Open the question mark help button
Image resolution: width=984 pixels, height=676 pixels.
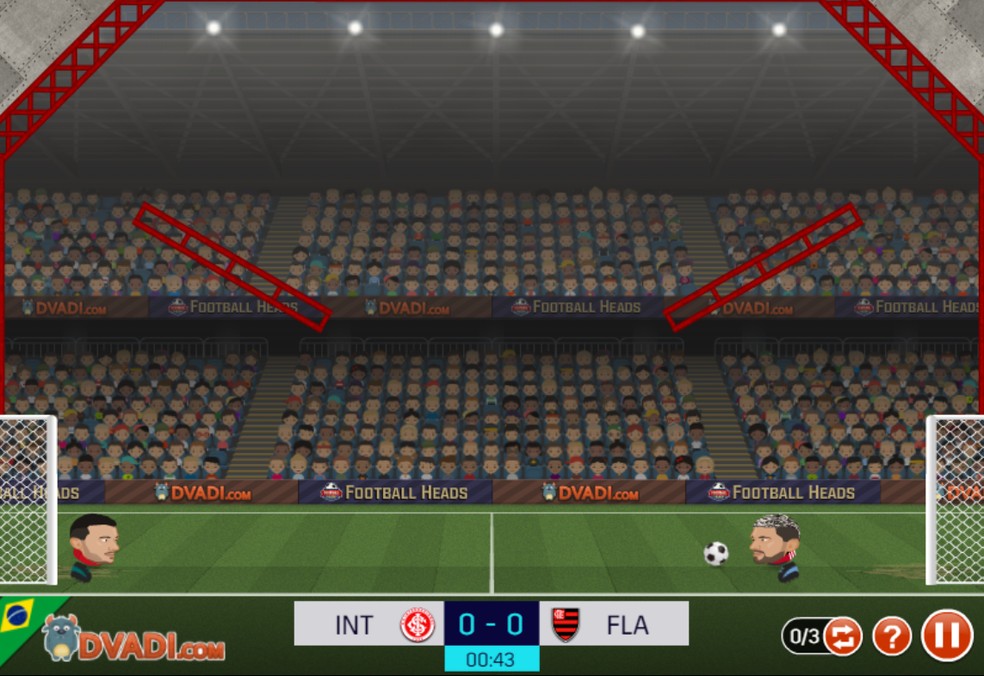(892, 636)
